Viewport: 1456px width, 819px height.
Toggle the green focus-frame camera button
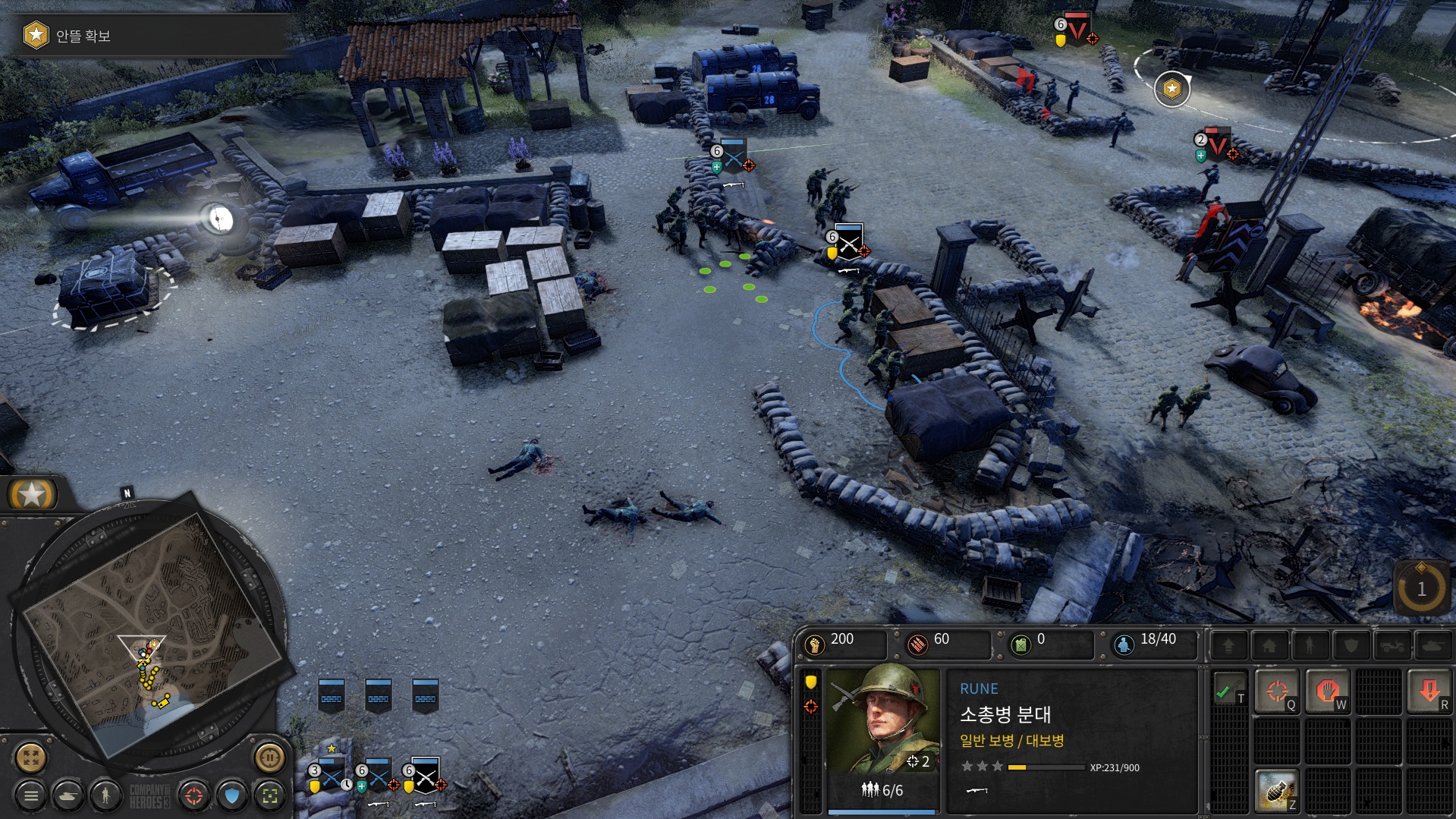point(269,795)
